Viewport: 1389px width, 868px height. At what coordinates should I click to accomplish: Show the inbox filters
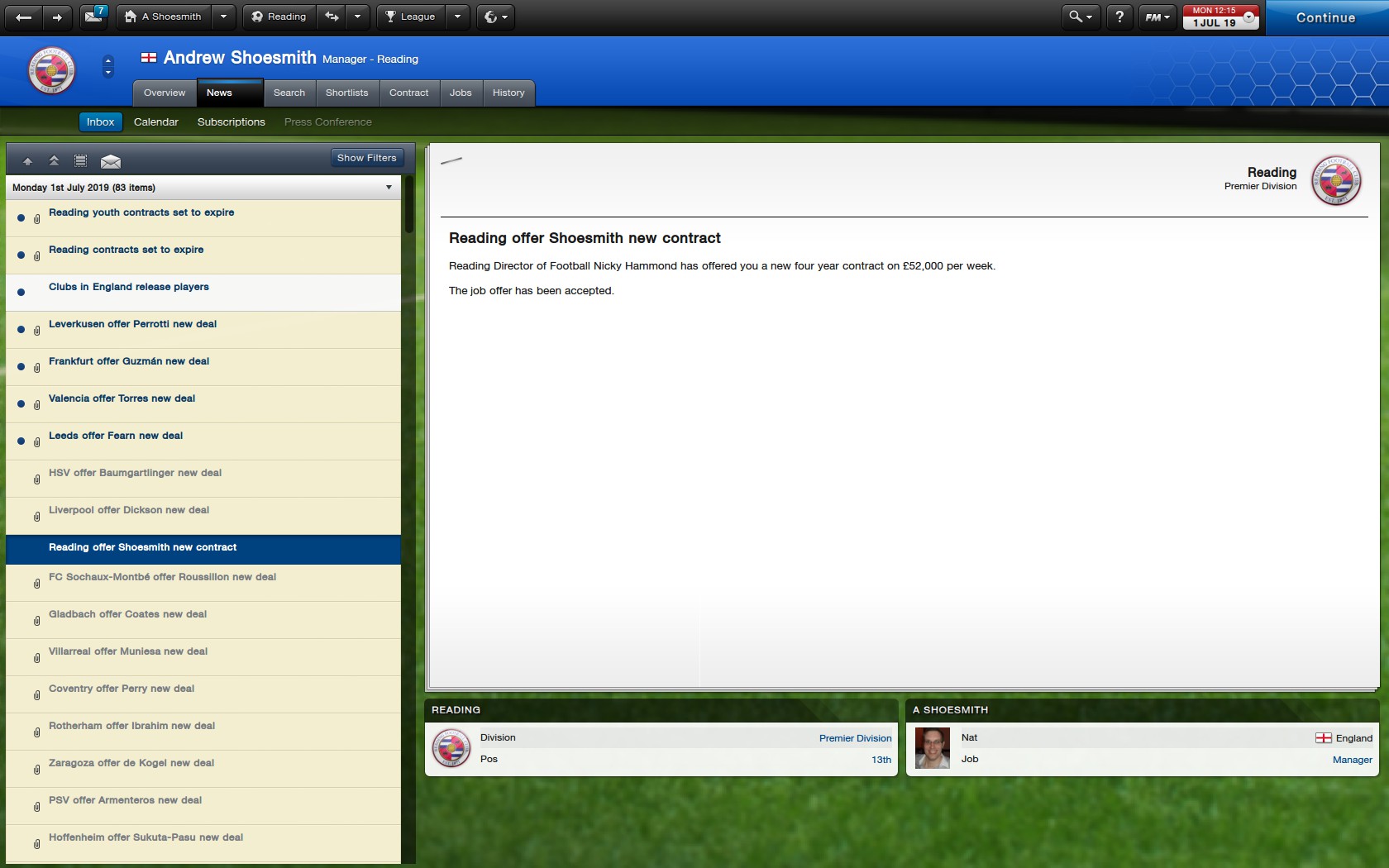tap(366, 158)
